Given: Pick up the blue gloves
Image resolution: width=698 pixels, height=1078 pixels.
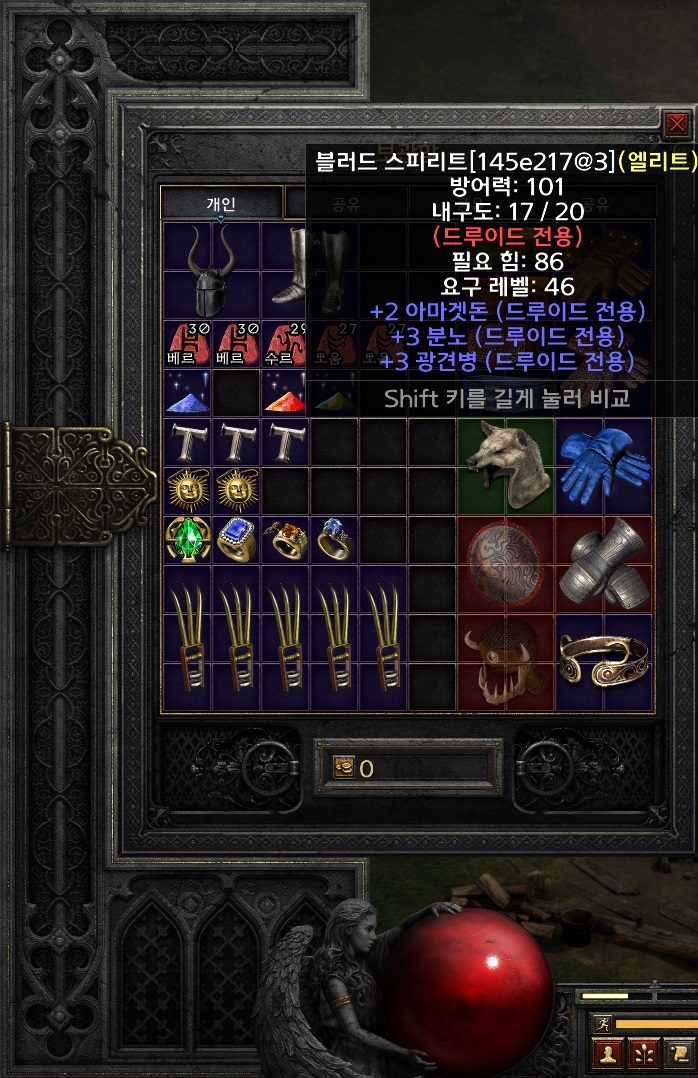Looking at the screenshot, I should point(603,465).
